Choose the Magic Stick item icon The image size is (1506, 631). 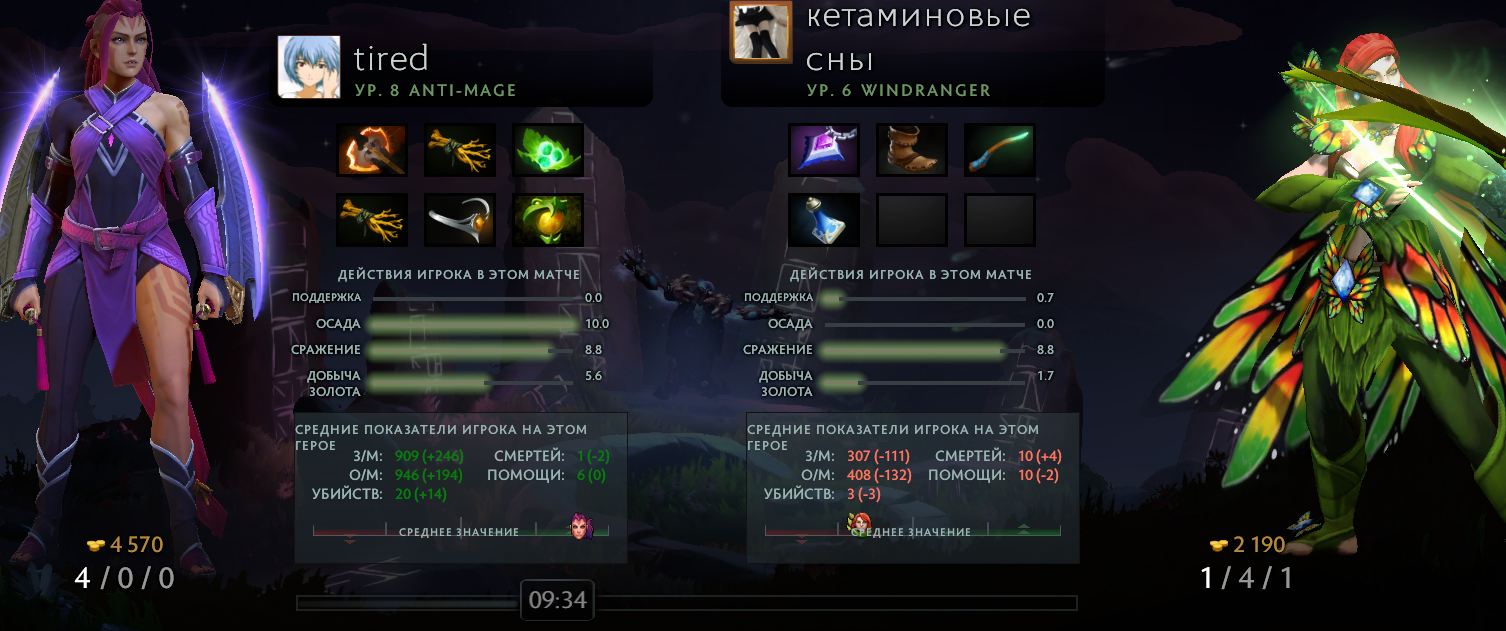[x=1000, y=150]
